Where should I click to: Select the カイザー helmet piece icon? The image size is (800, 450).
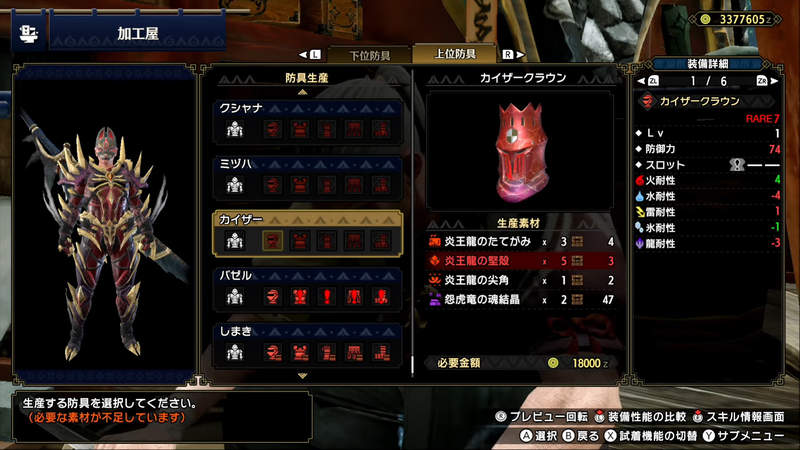pyautogui.click(x=271, y=240)
